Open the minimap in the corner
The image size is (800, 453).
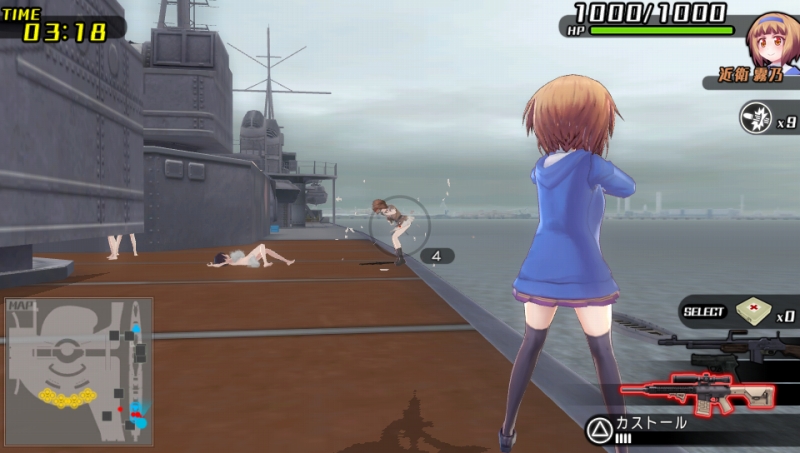pyautogui.click(x=79, y=371)
